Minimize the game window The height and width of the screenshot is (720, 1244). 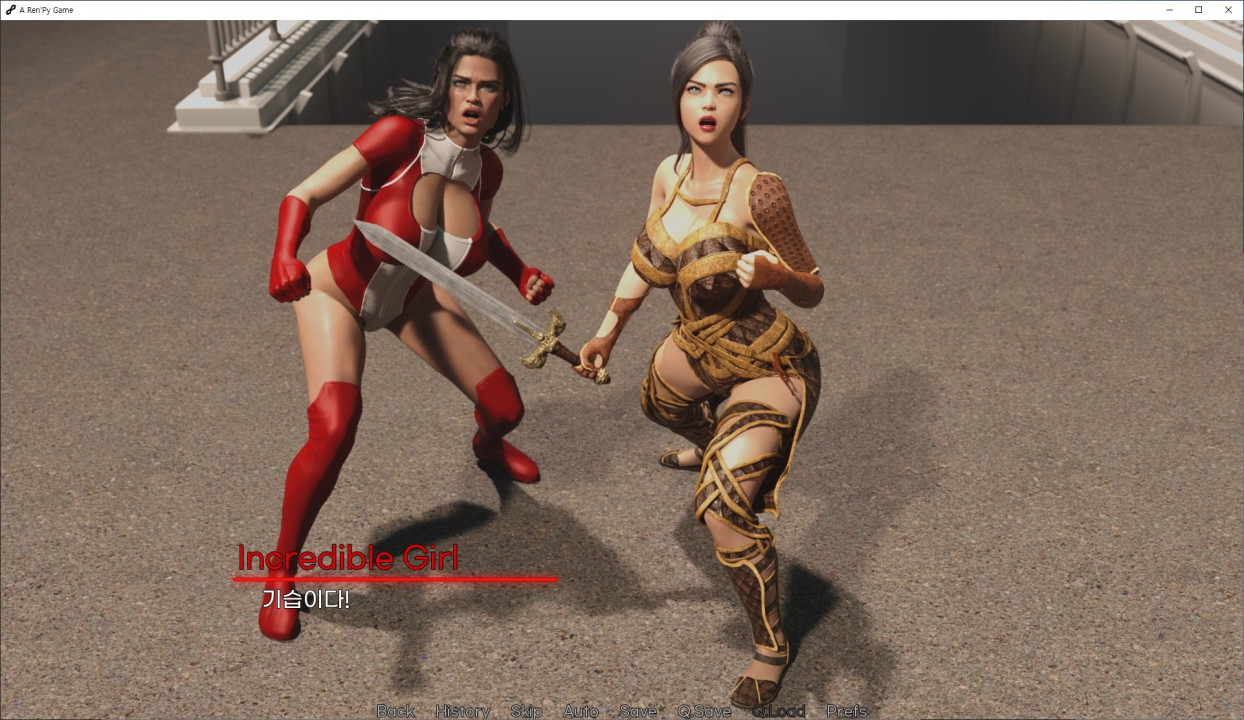point(1170,10)
